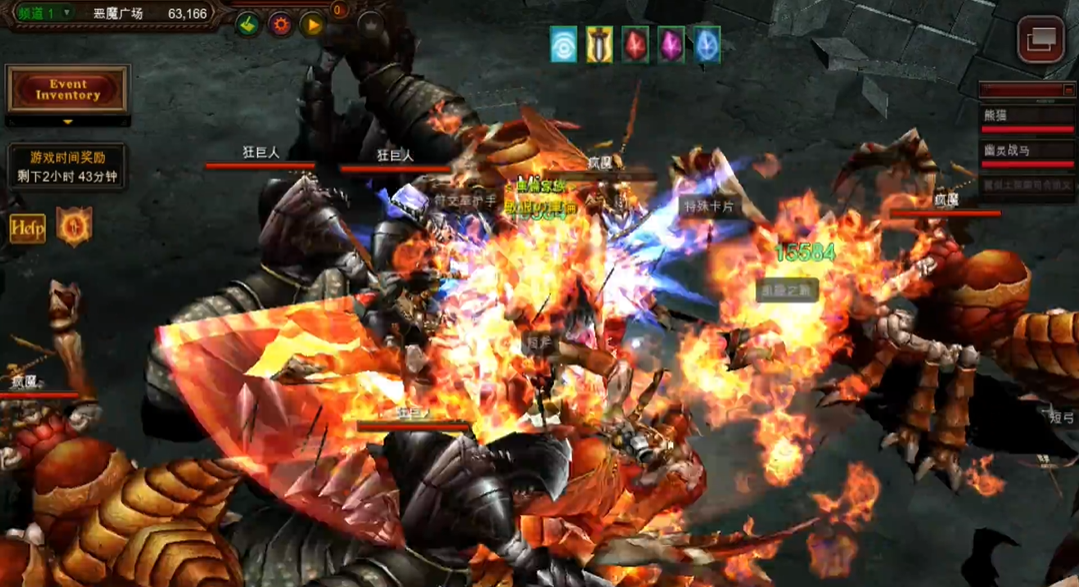Open the Event Inventory
The width and height of the screenshot is (1079, 587).
[x=68, y=90]
